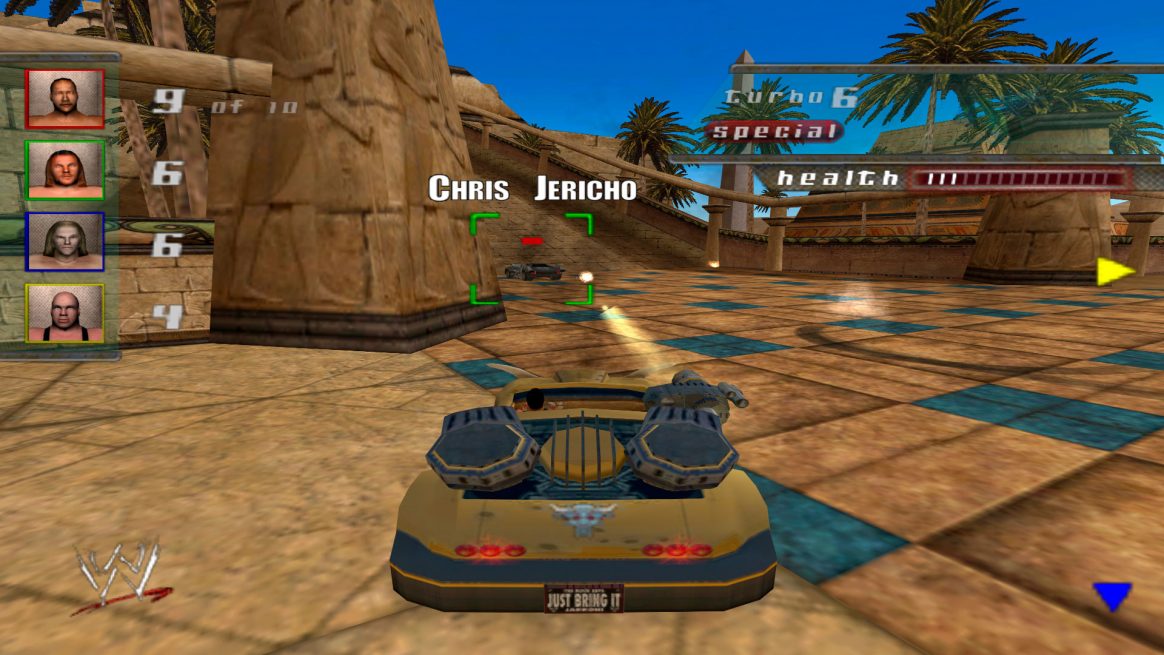Select the green-framed wrestler portrait
Viewport: 1164px width, 655px height.
click(64, 170)
